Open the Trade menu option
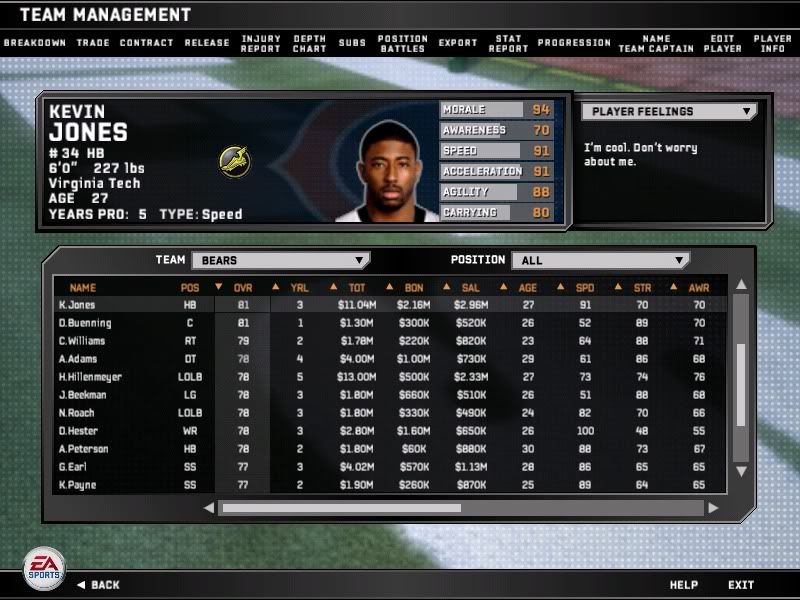800x600 pixels. [93, 43]
